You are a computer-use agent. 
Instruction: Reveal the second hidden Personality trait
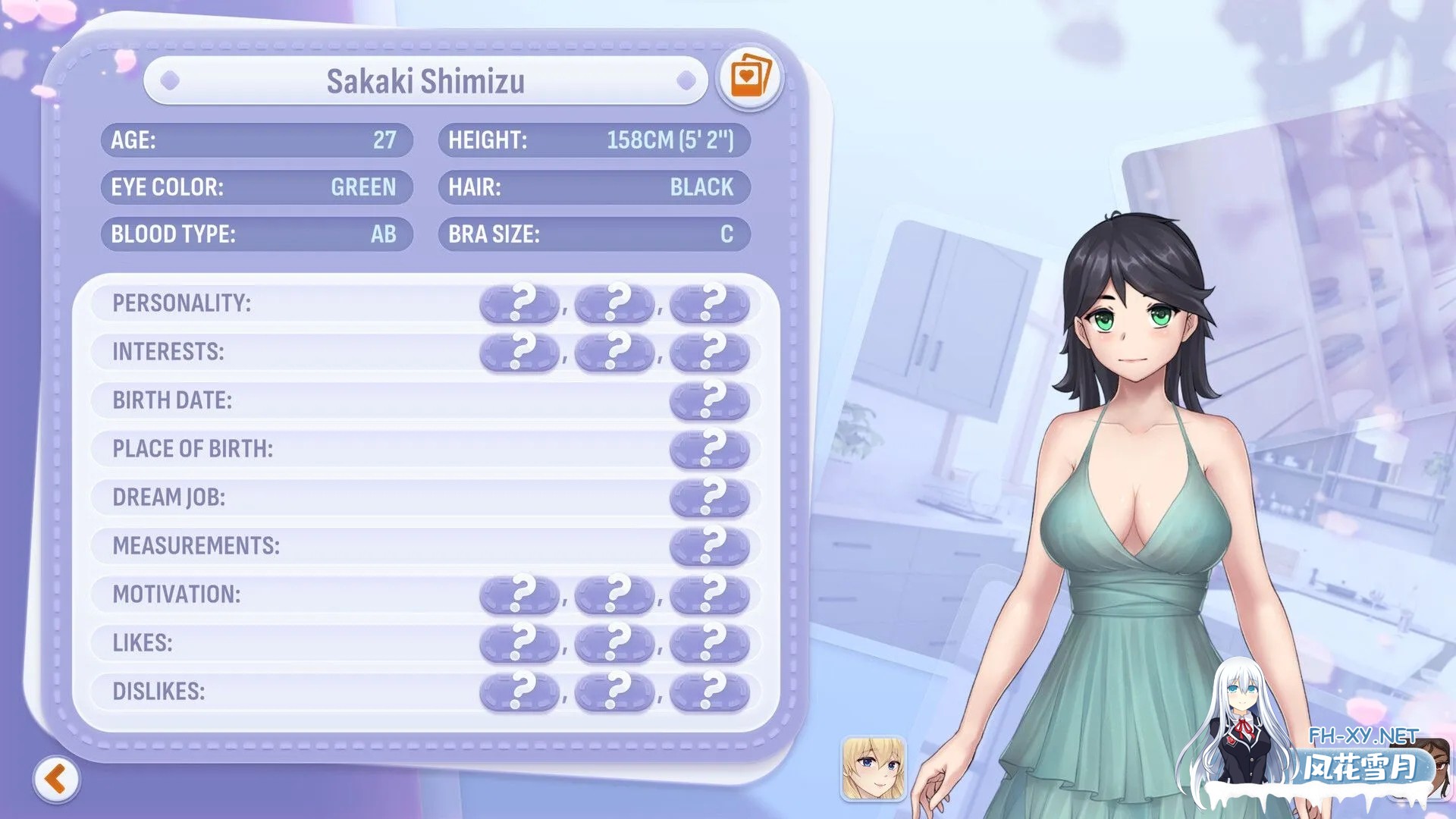click(x=615, y=303)
